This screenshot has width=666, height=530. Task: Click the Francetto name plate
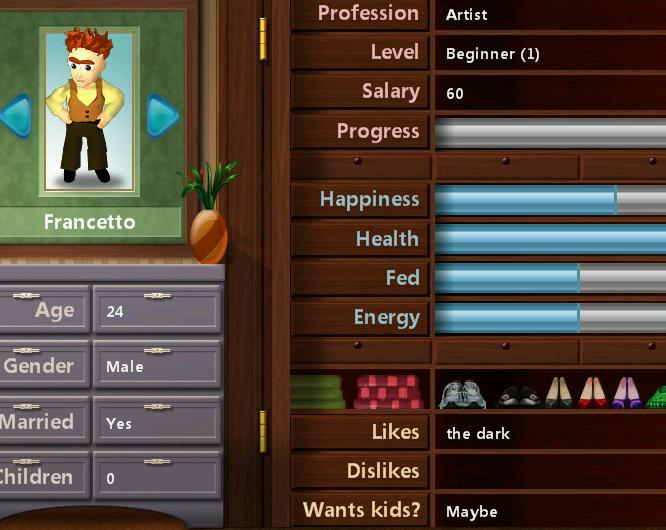pyautogui.click(x=89, y=222)
